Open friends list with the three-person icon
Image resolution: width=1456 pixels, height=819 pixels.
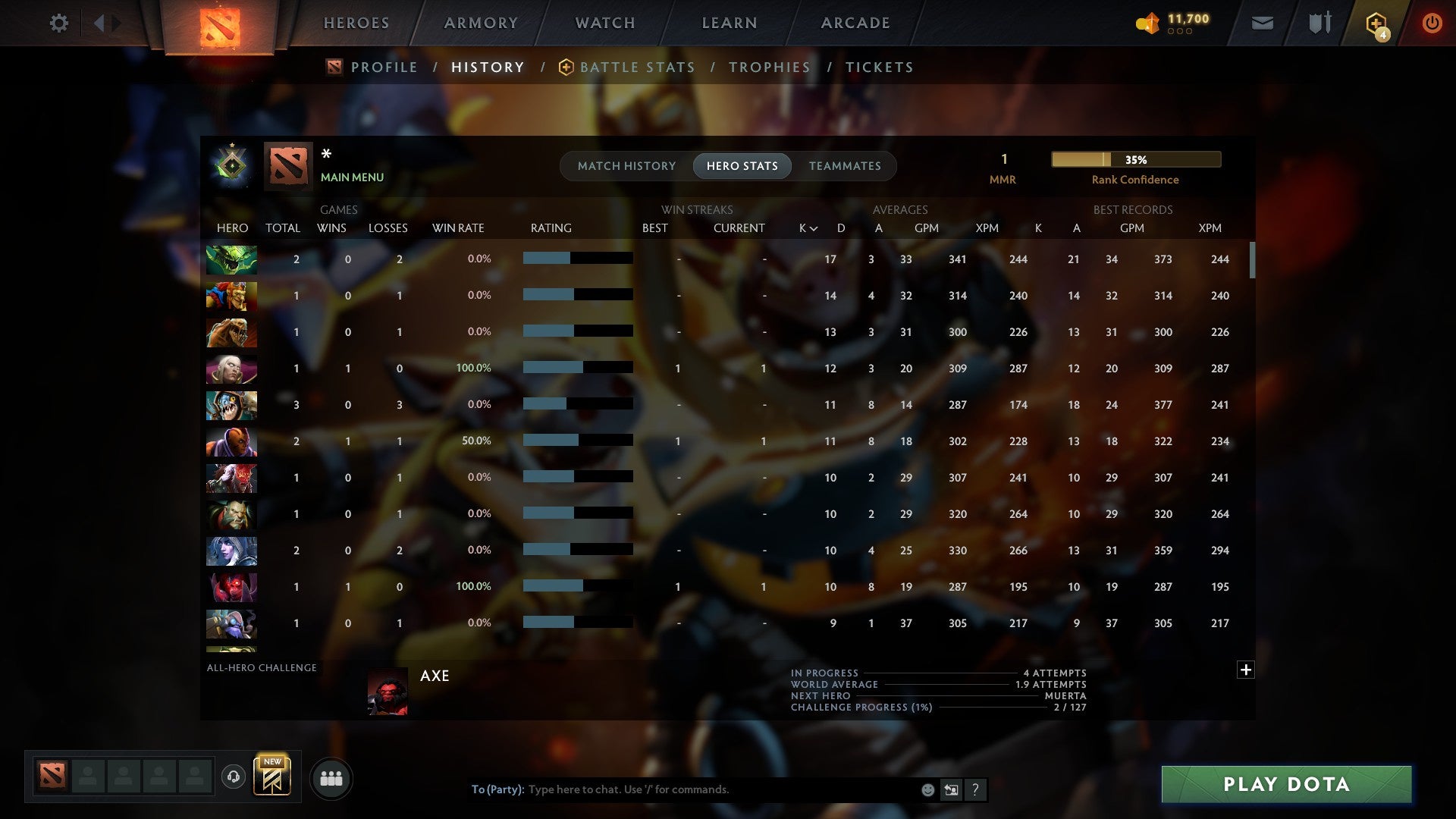coord(331,778)
